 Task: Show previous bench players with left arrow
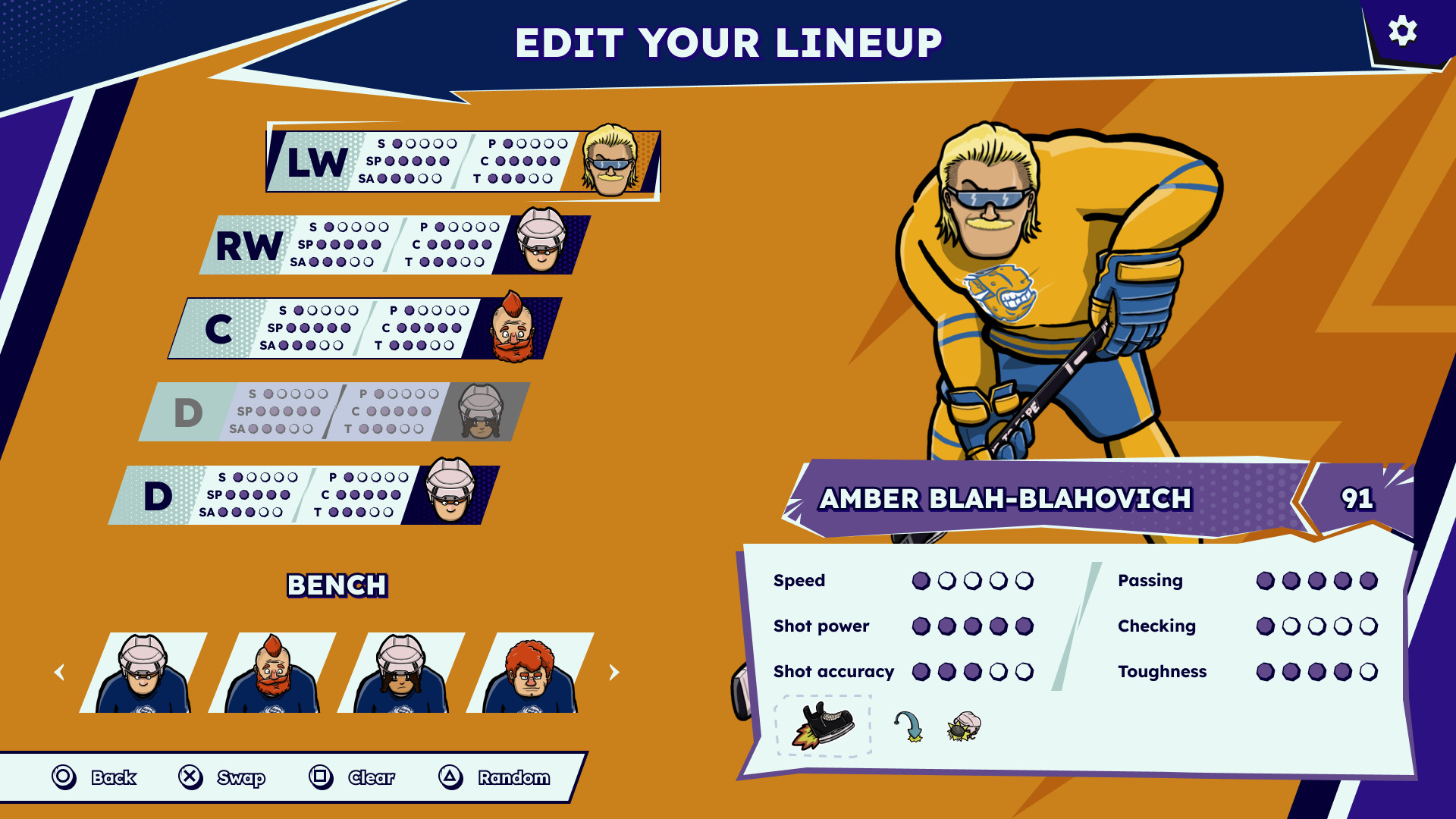coord(59,672)
